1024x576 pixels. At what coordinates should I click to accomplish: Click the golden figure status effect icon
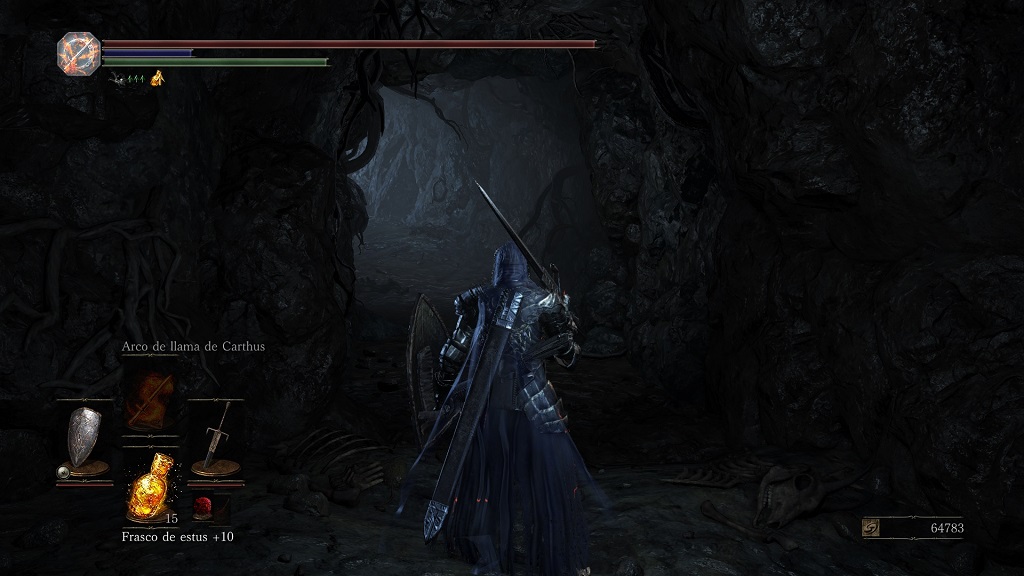[x=157, y=78]
